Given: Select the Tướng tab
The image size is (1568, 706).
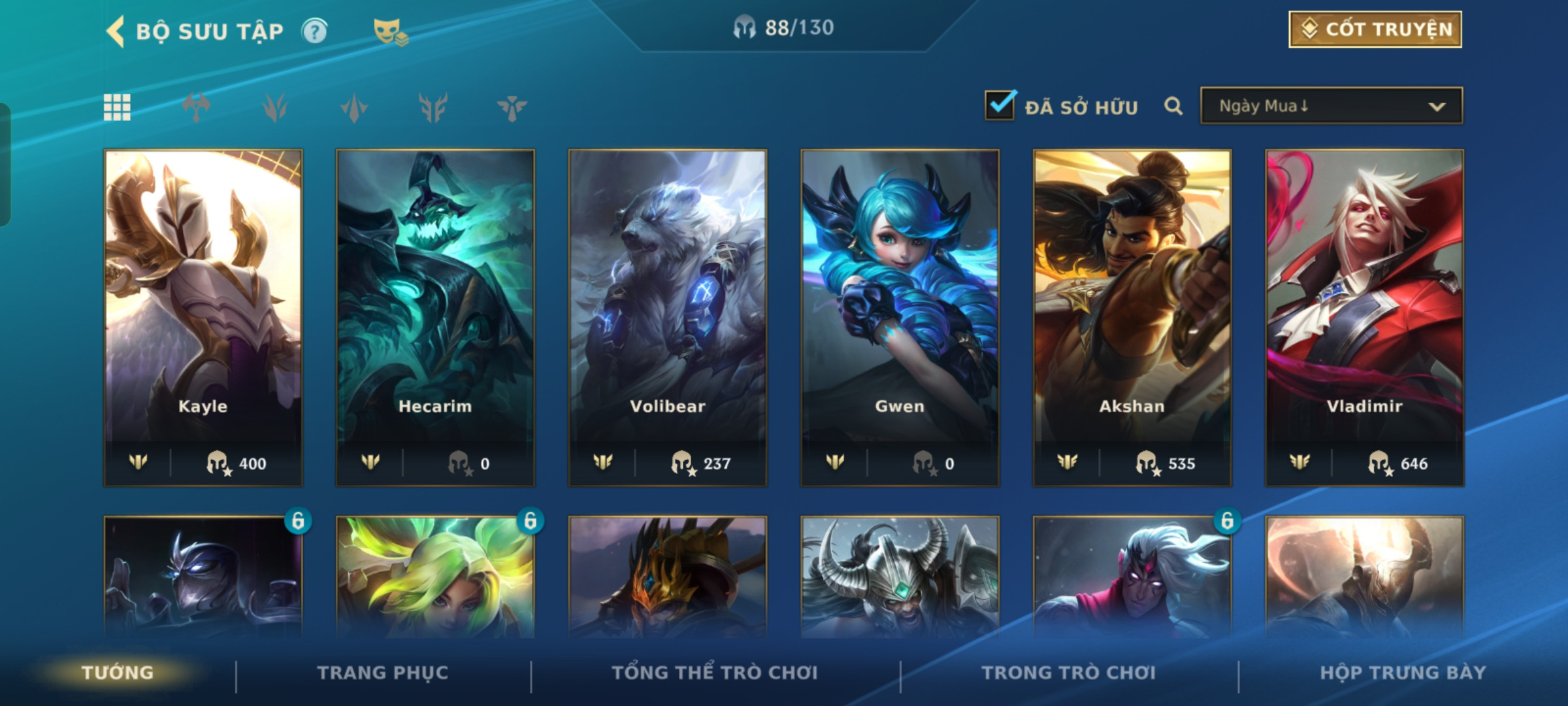Looking at the screenshot, I should click(118, 673).
